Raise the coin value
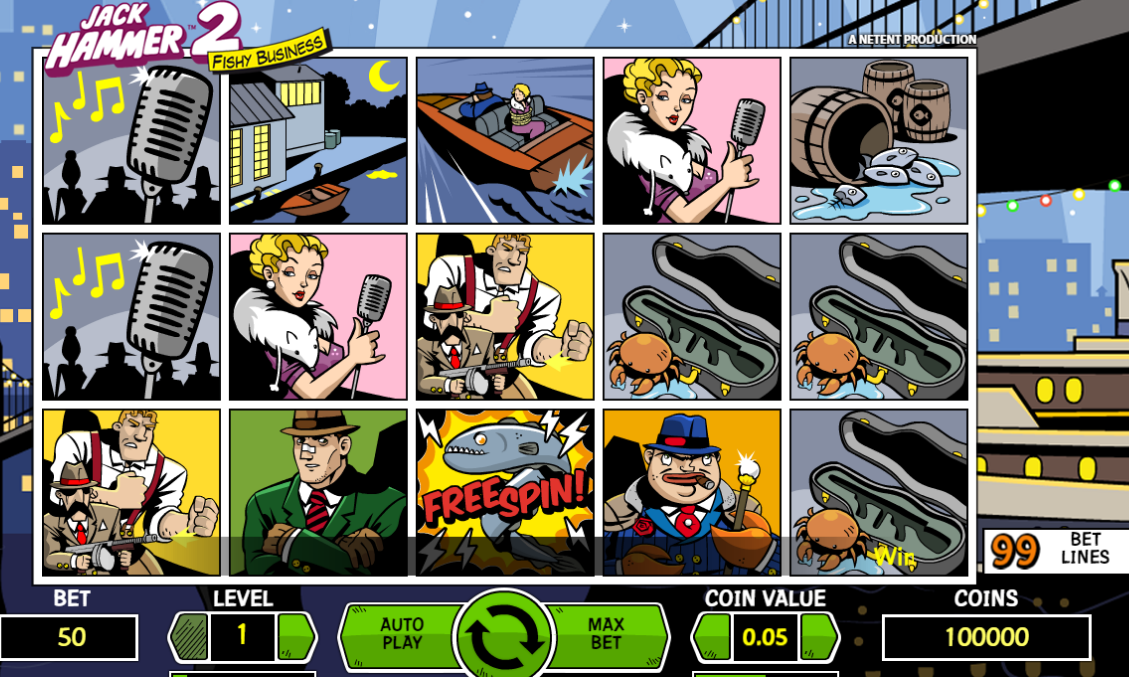1129x677 pixels. (x=819, y=636)
